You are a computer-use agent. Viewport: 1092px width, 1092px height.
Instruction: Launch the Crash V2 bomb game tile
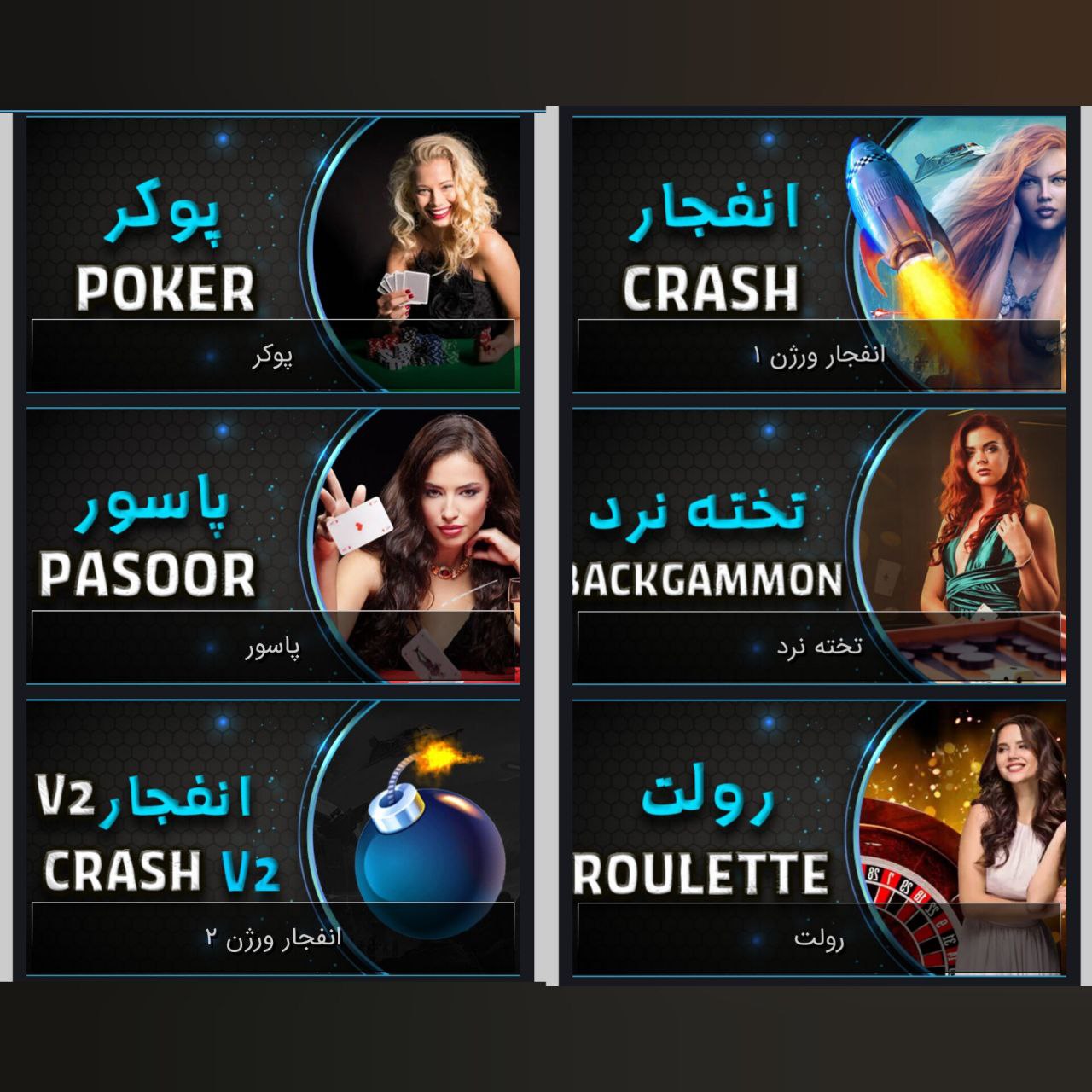tap(273, 838)
